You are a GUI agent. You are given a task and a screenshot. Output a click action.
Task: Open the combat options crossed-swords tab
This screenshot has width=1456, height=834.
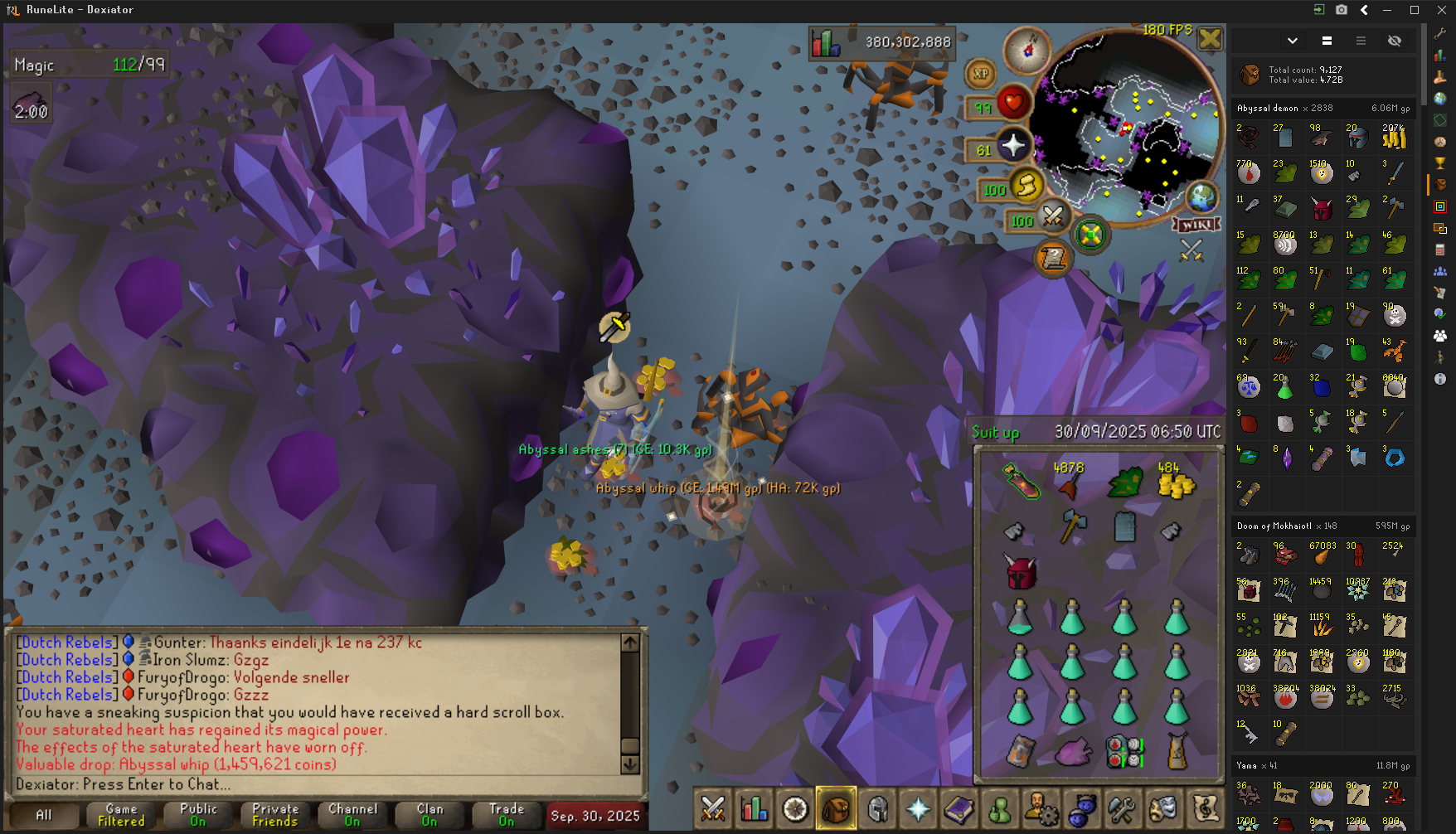[x=712, y=808]
